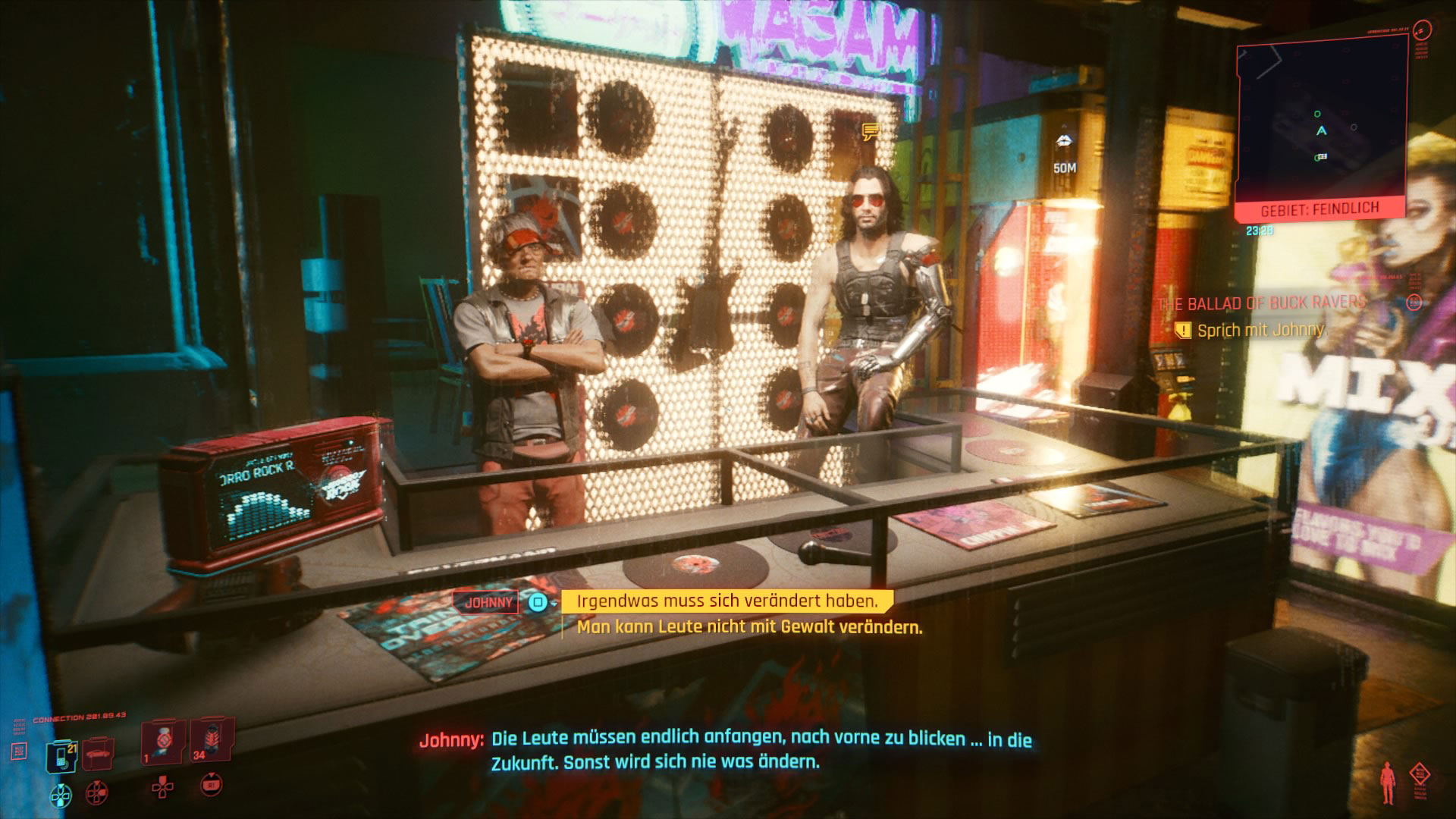Click the "Gebiet: Feindlich" area status banner
This screenshot has width=1456, height=819.
1319,209
